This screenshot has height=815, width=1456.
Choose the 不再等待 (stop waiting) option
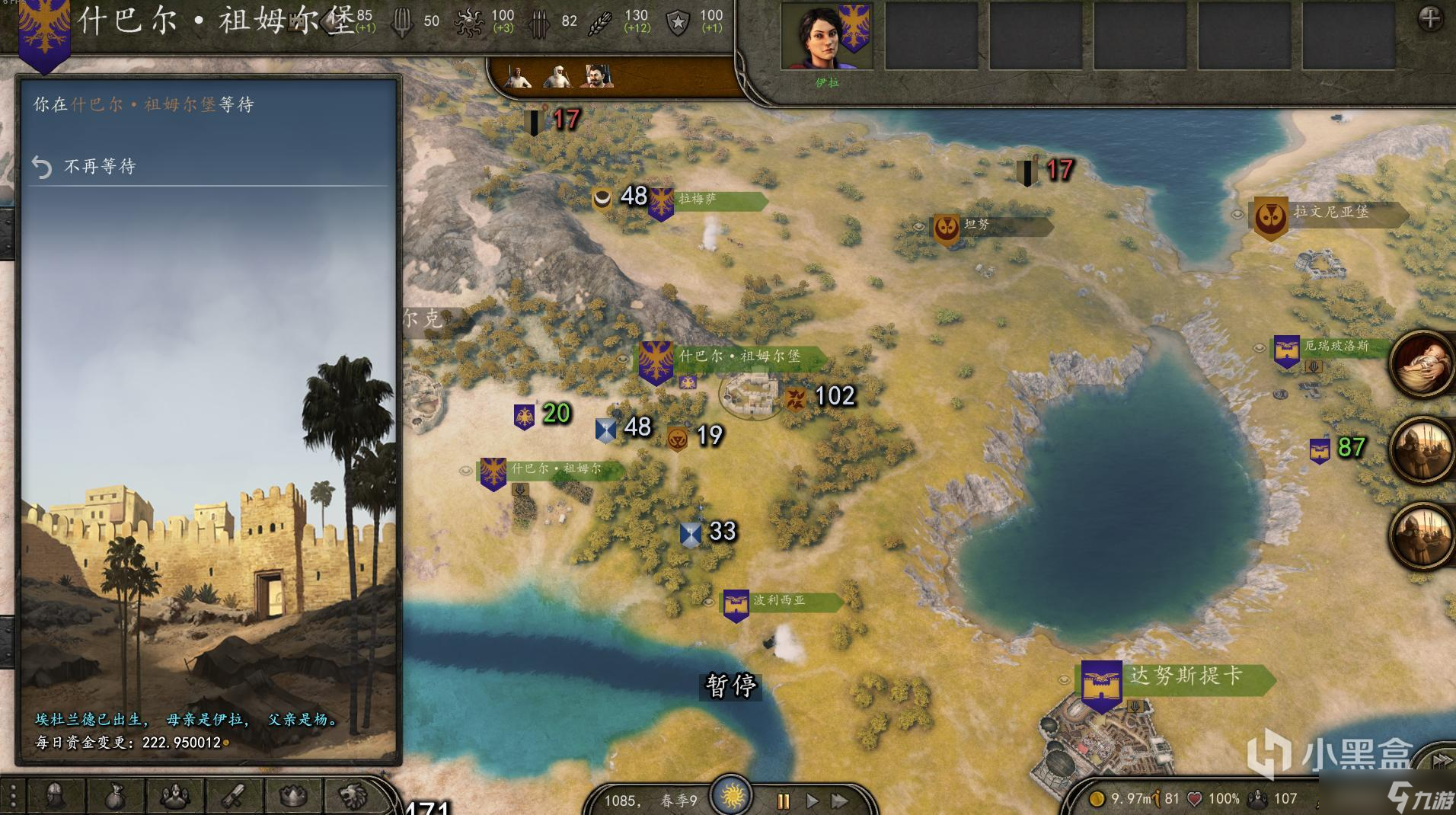tap(100, 167)
